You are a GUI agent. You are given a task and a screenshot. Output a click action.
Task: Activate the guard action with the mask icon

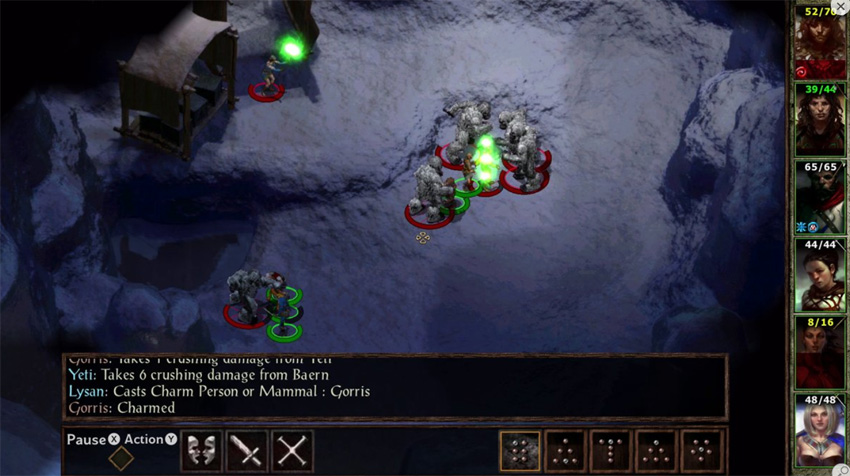click(x=203, y=451)
